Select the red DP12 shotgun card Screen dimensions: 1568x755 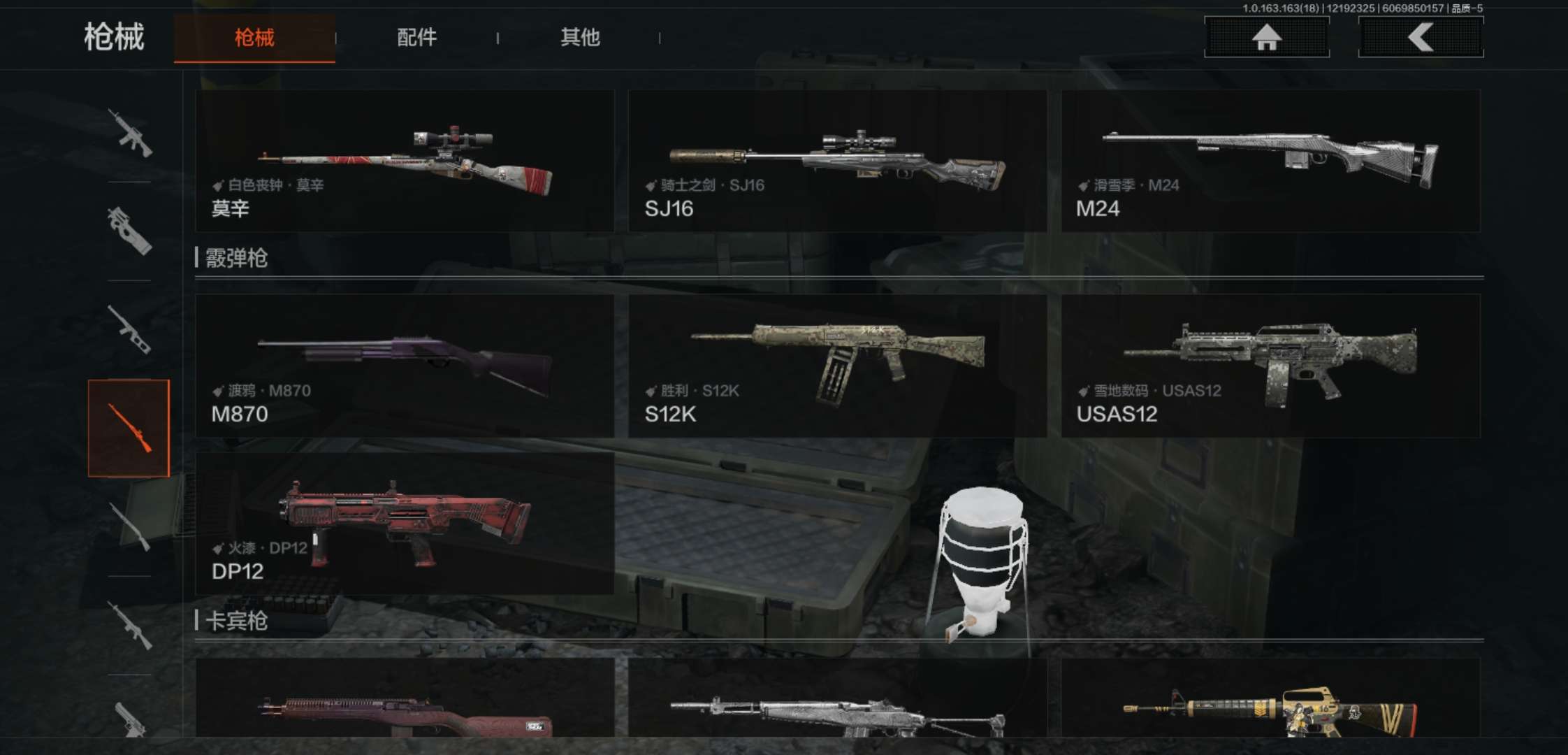(x=405, y=524)
